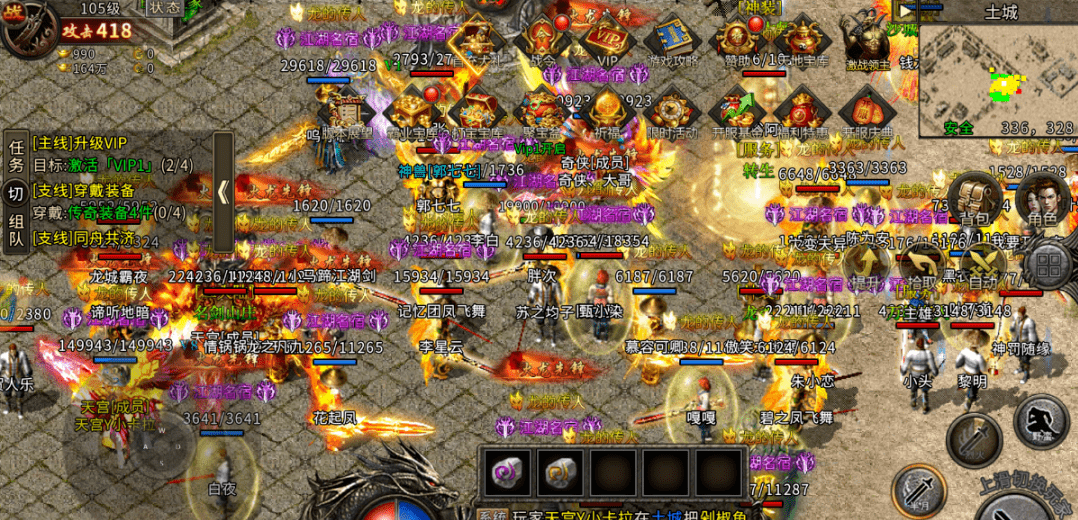
Task: Switch to the 组队 team tab
Action: [16, 230]
